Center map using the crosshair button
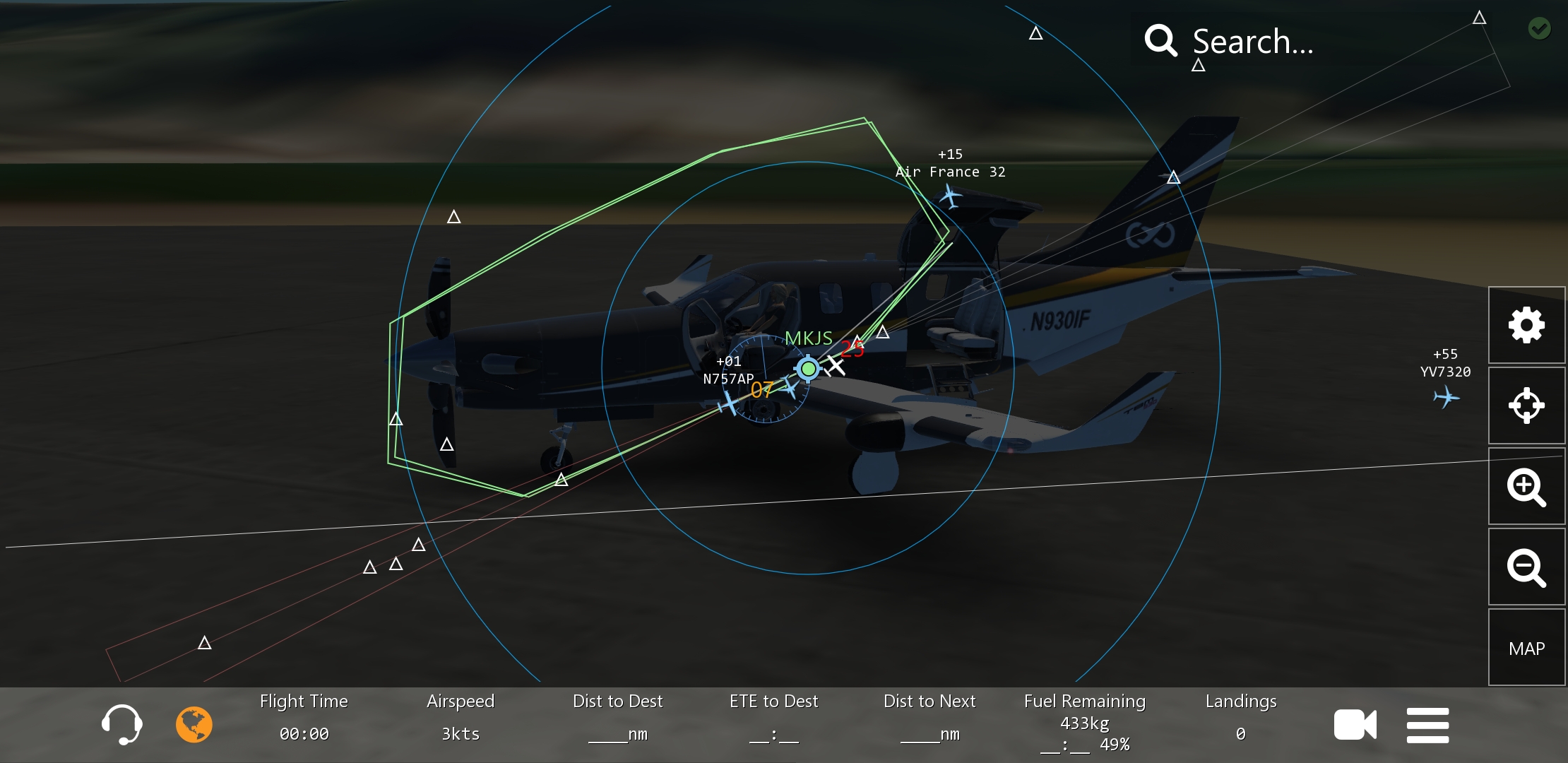This screenshot has height=763, width=1568. click(x=1526, y=406)
